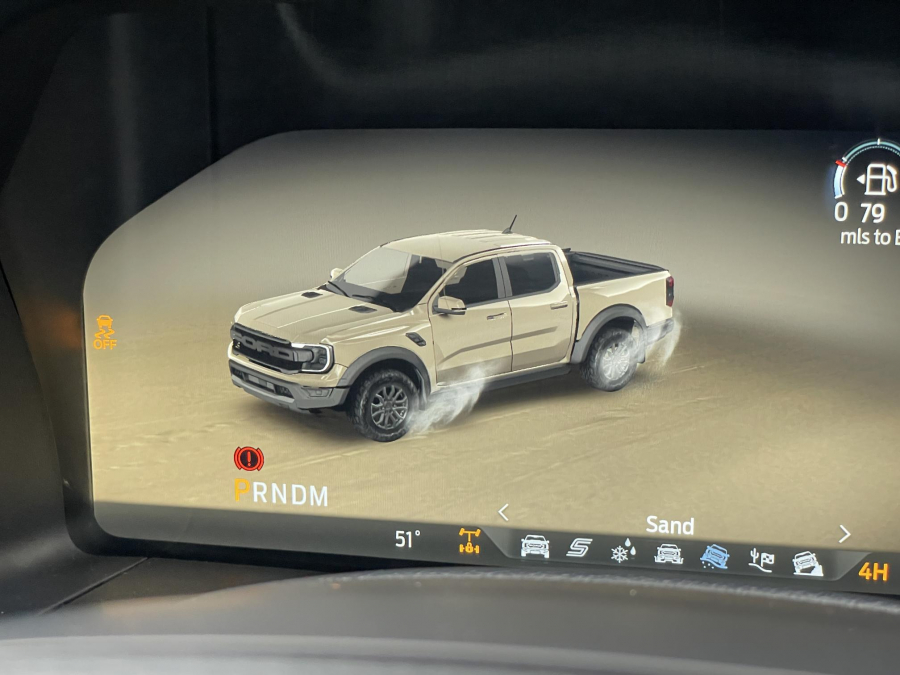Image resolution: width=900 pixels, height=675 pixels.
Task: Switch to Slippery snowflake drive mode
Action: [x=622, y=551]
